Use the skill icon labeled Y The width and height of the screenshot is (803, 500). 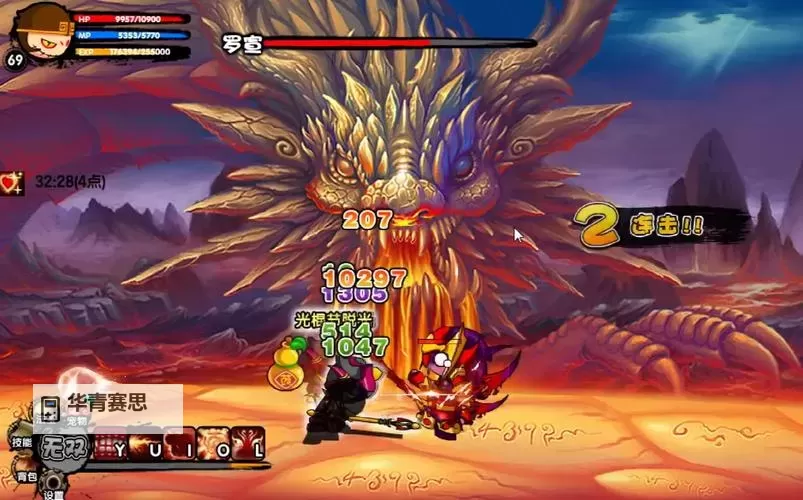coord(110,446)
